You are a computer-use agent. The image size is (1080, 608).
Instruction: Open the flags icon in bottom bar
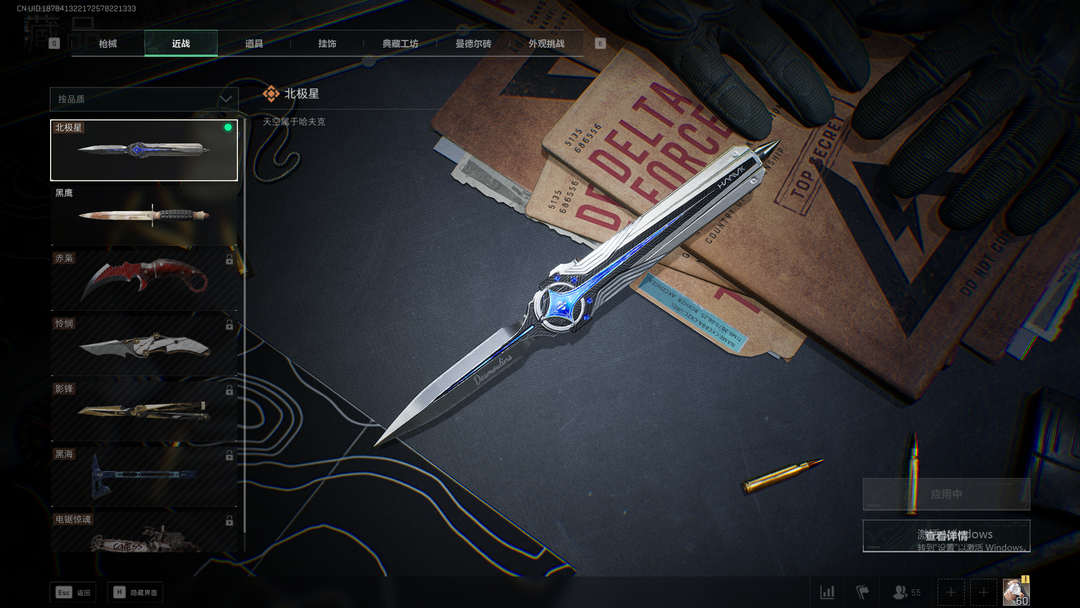point(862,592)
